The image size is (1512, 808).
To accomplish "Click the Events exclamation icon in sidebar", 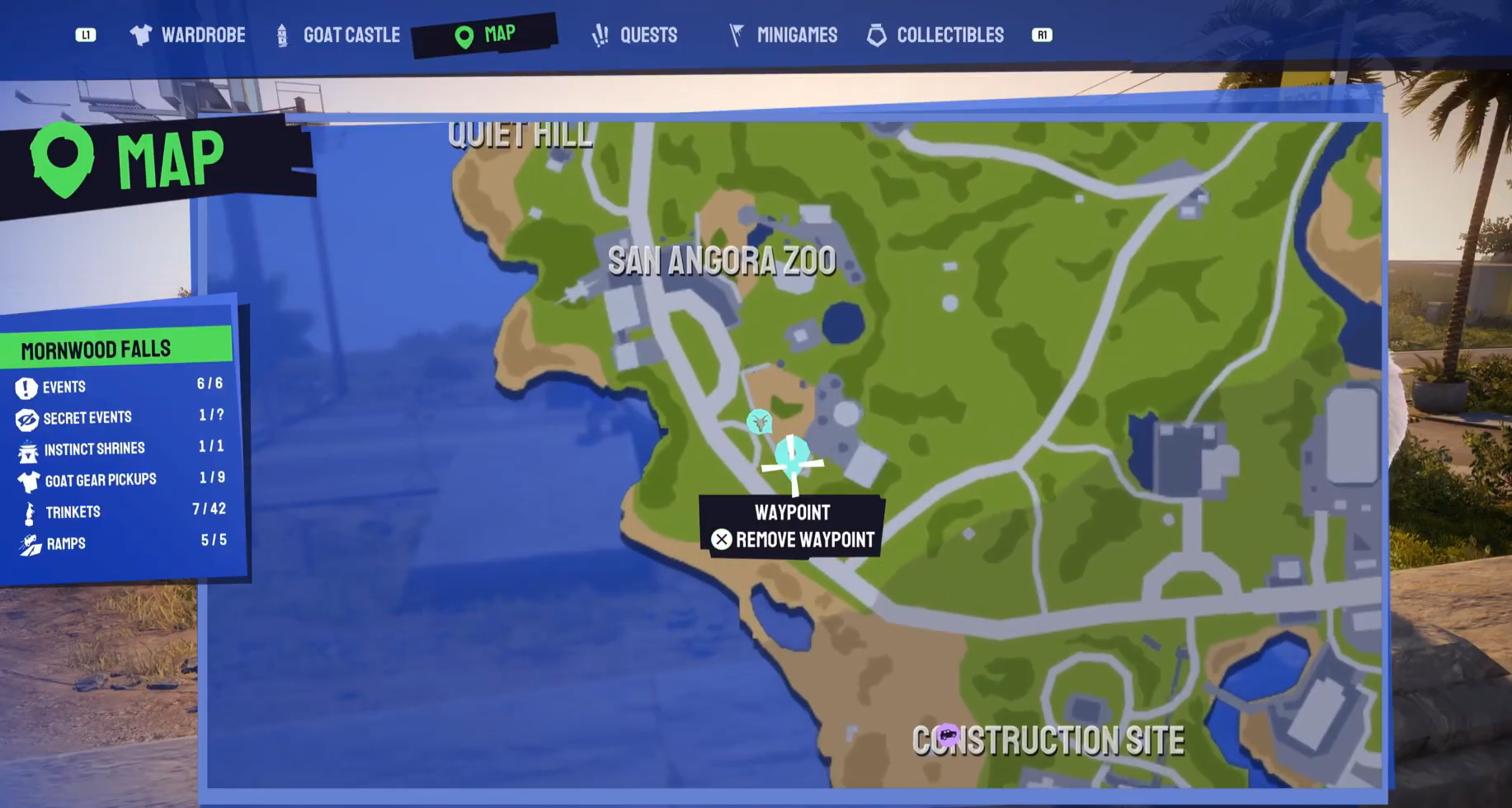I will [x=26, y=387].
